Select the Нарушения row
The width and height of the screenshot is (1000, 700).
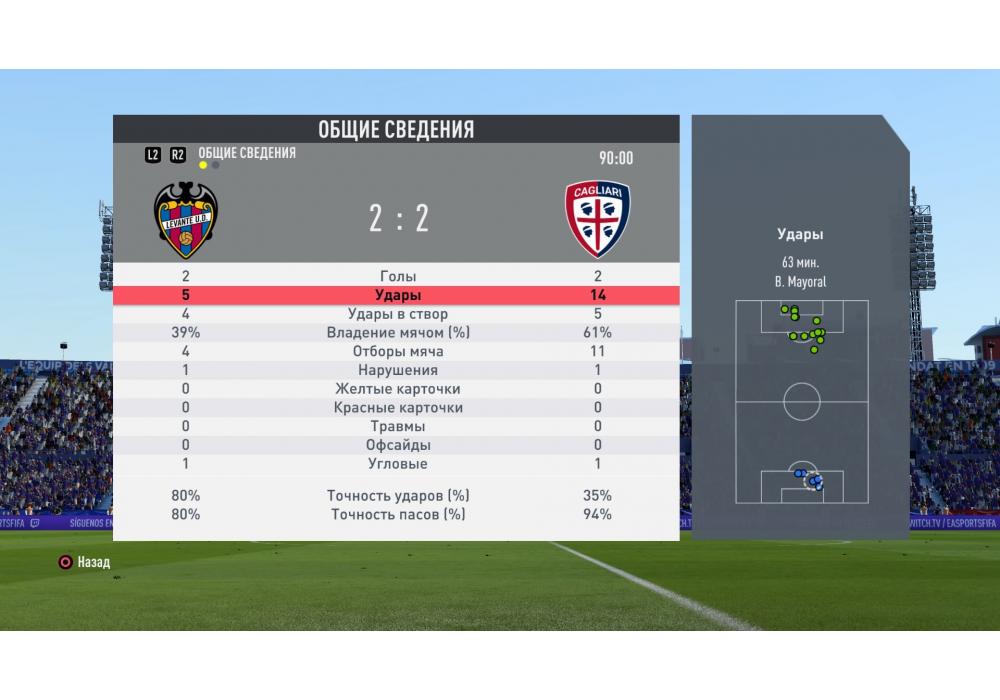tap(398, 370)
